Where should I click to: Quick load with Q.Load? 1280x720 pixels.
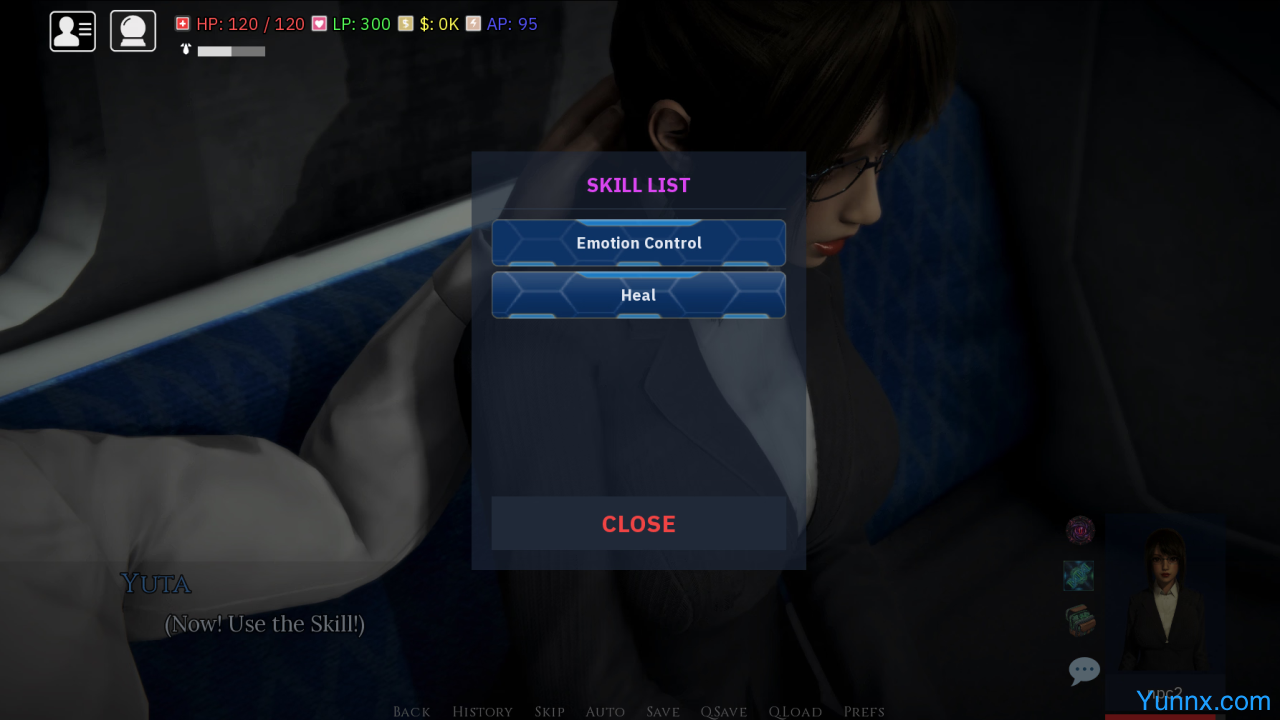click(795, 711)
